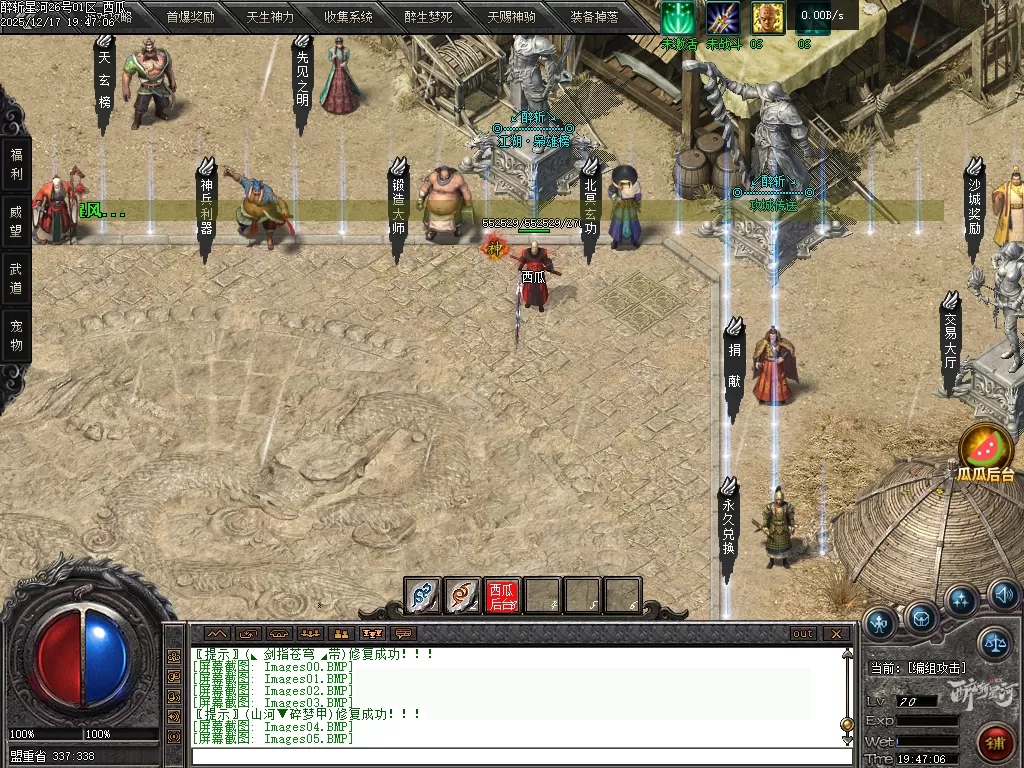Viewport: 1024px width, 768px height.
Task: Toggle the sound speaker button
Action: [x=1004, y=597]
